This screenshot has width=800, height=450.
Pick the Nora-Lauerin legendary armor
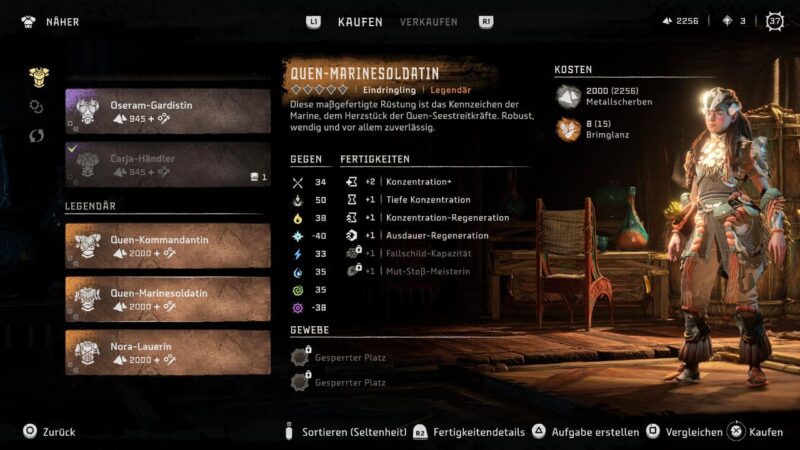(x=168, y=351)
